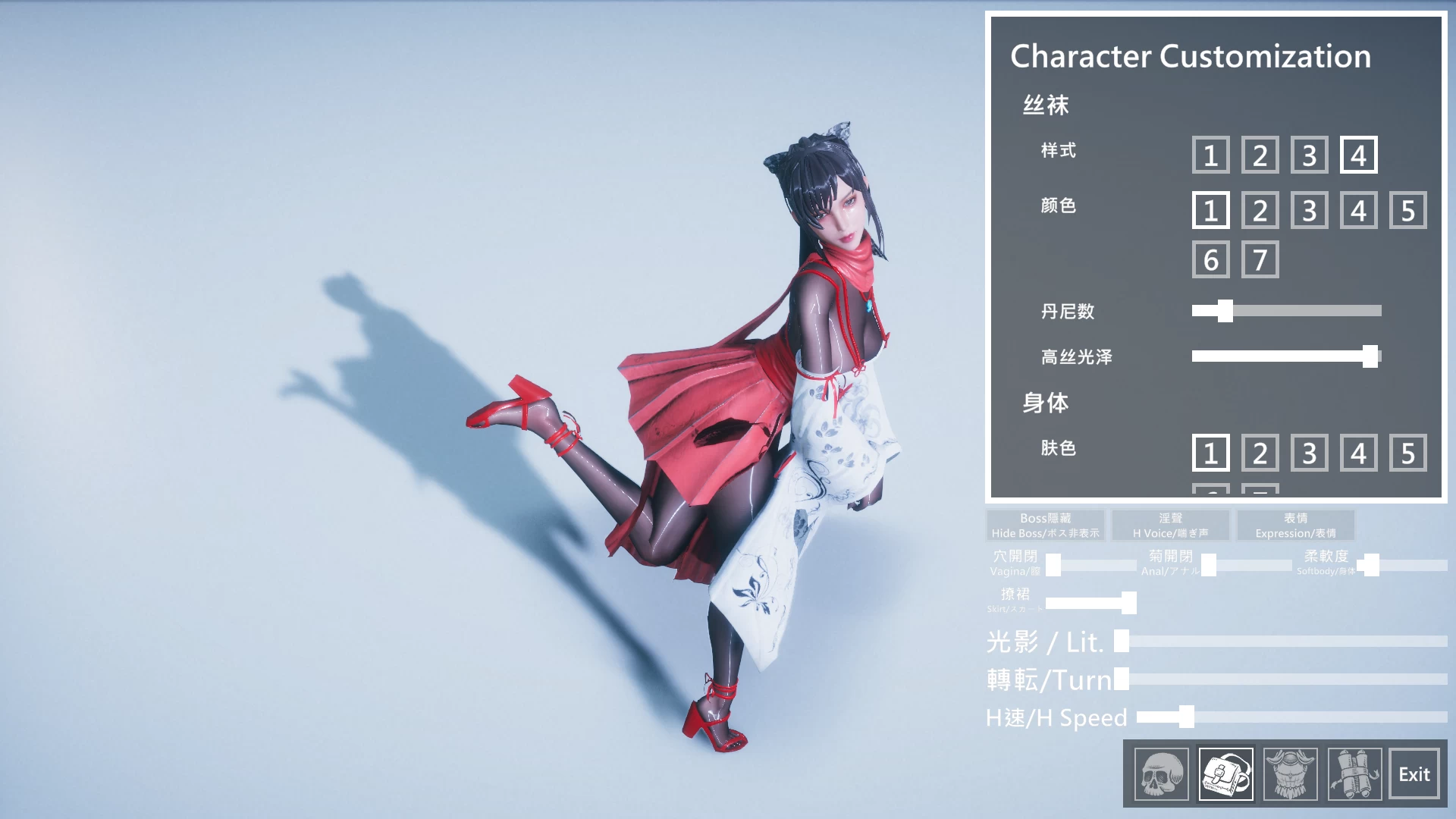Click the 光影 / Lit. slider

point(1120,642)
